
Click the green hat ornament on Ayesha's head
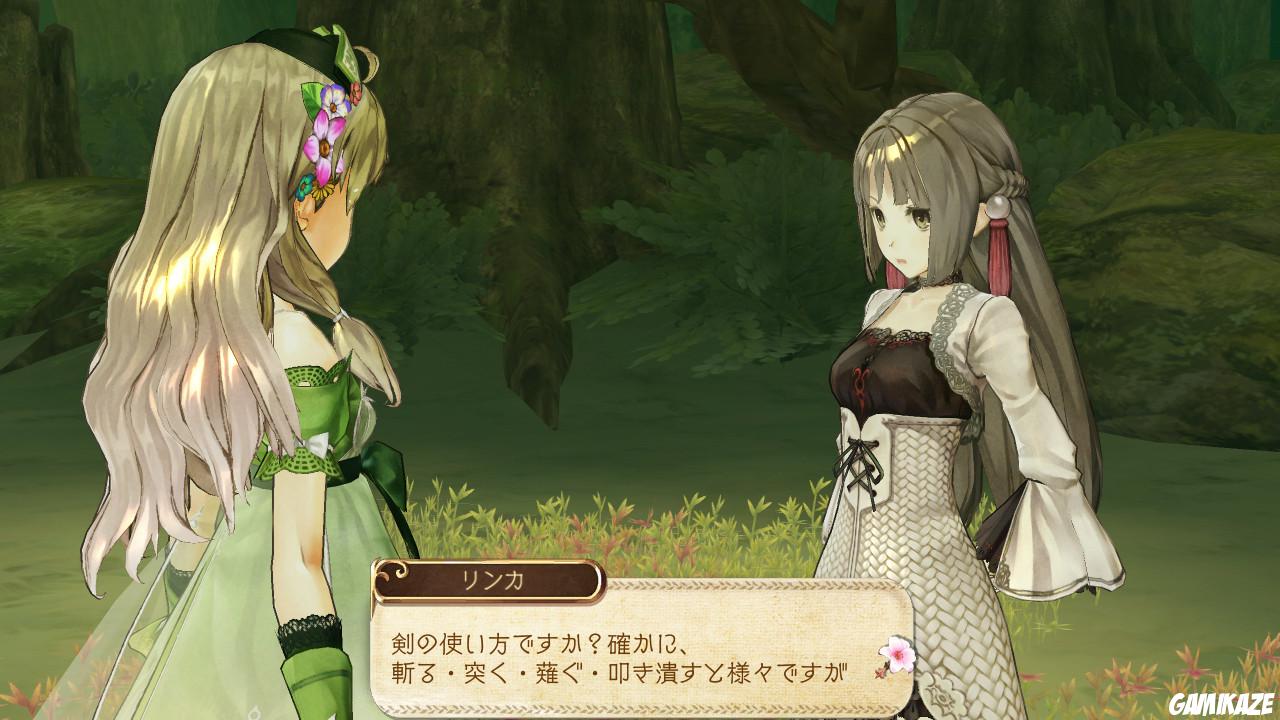347,52
